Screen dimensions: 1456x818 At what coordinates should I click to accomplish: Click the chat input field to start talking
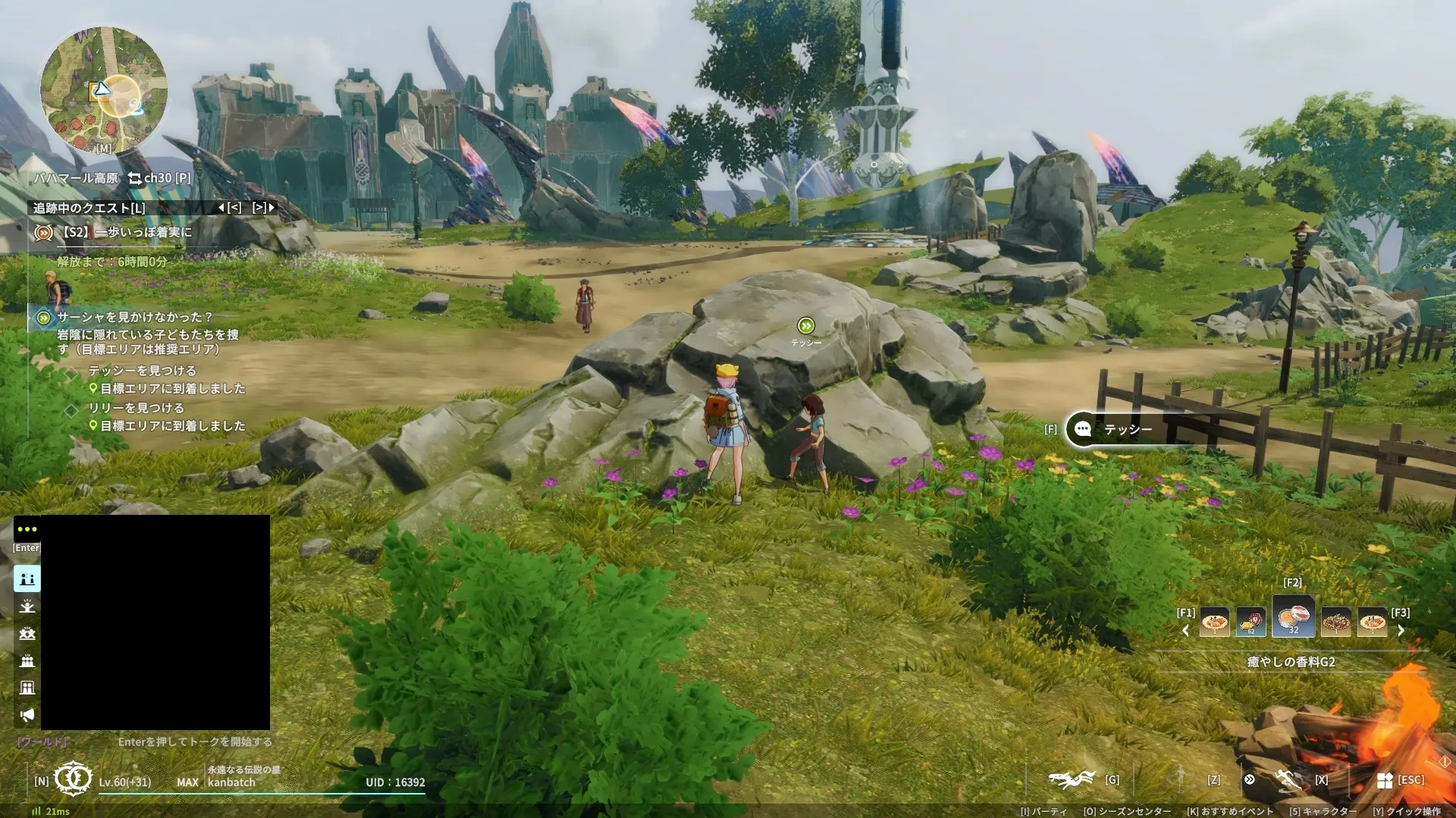click(194, 741)
